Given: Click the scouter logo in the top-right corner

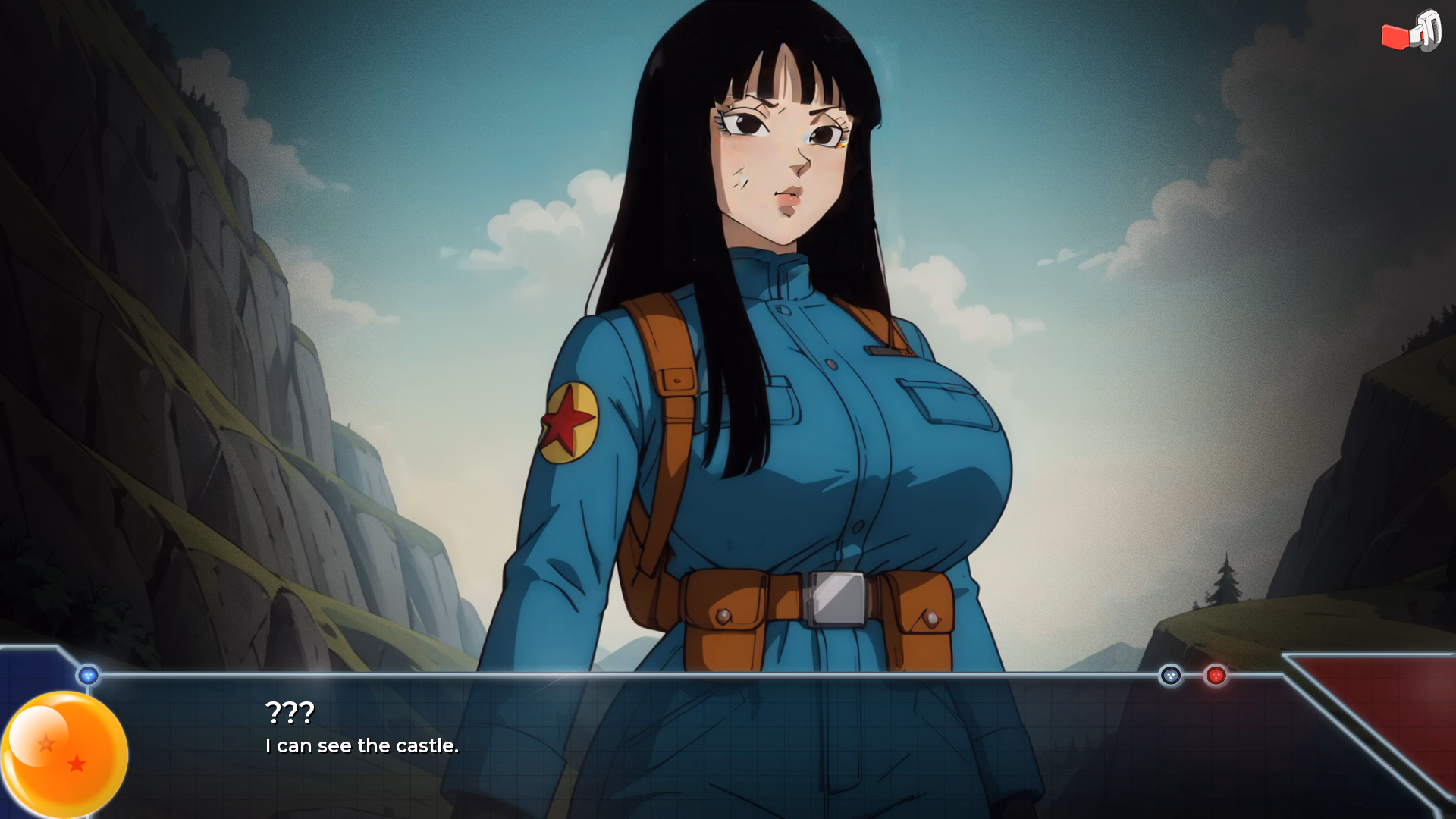Looking at the screenshot, I should pyautogui.click(x=1410, y=32).
